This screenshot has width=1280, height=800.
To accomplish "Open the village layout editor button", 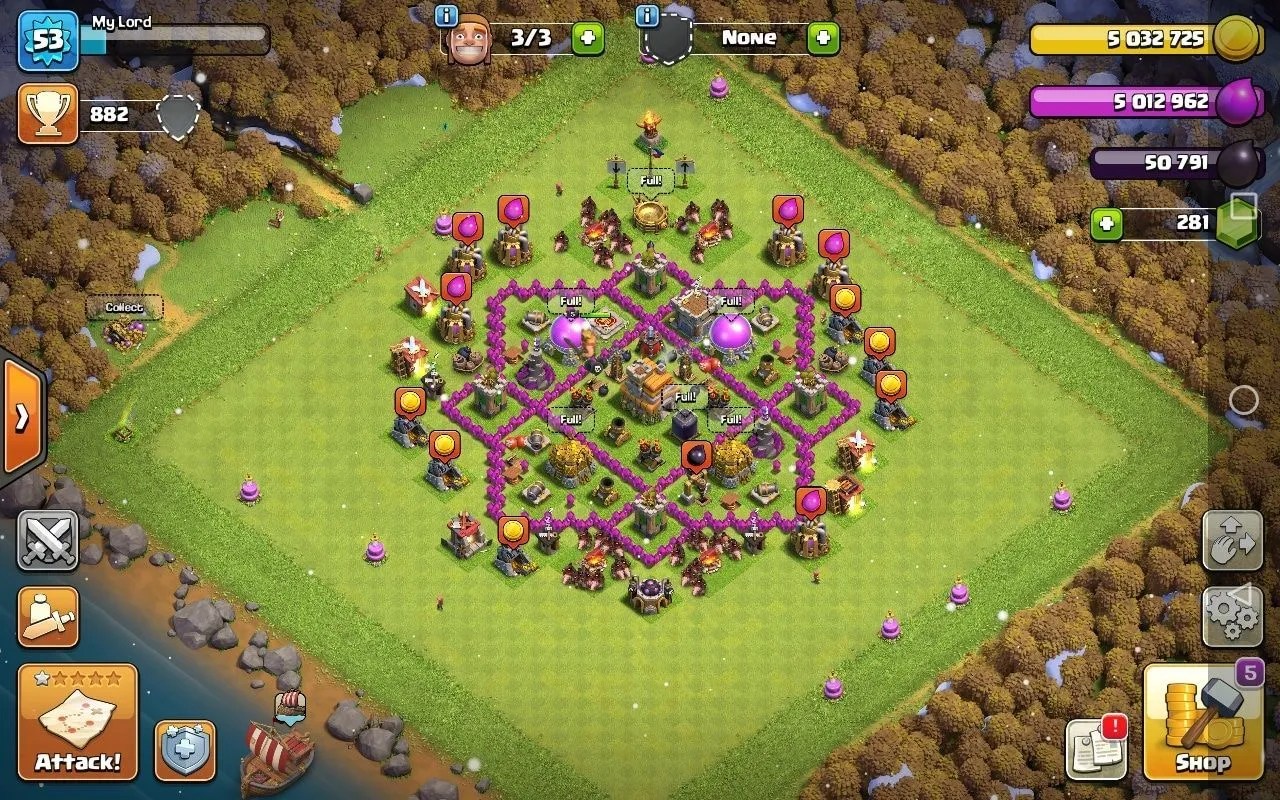I will click(x=1232, y=541).
